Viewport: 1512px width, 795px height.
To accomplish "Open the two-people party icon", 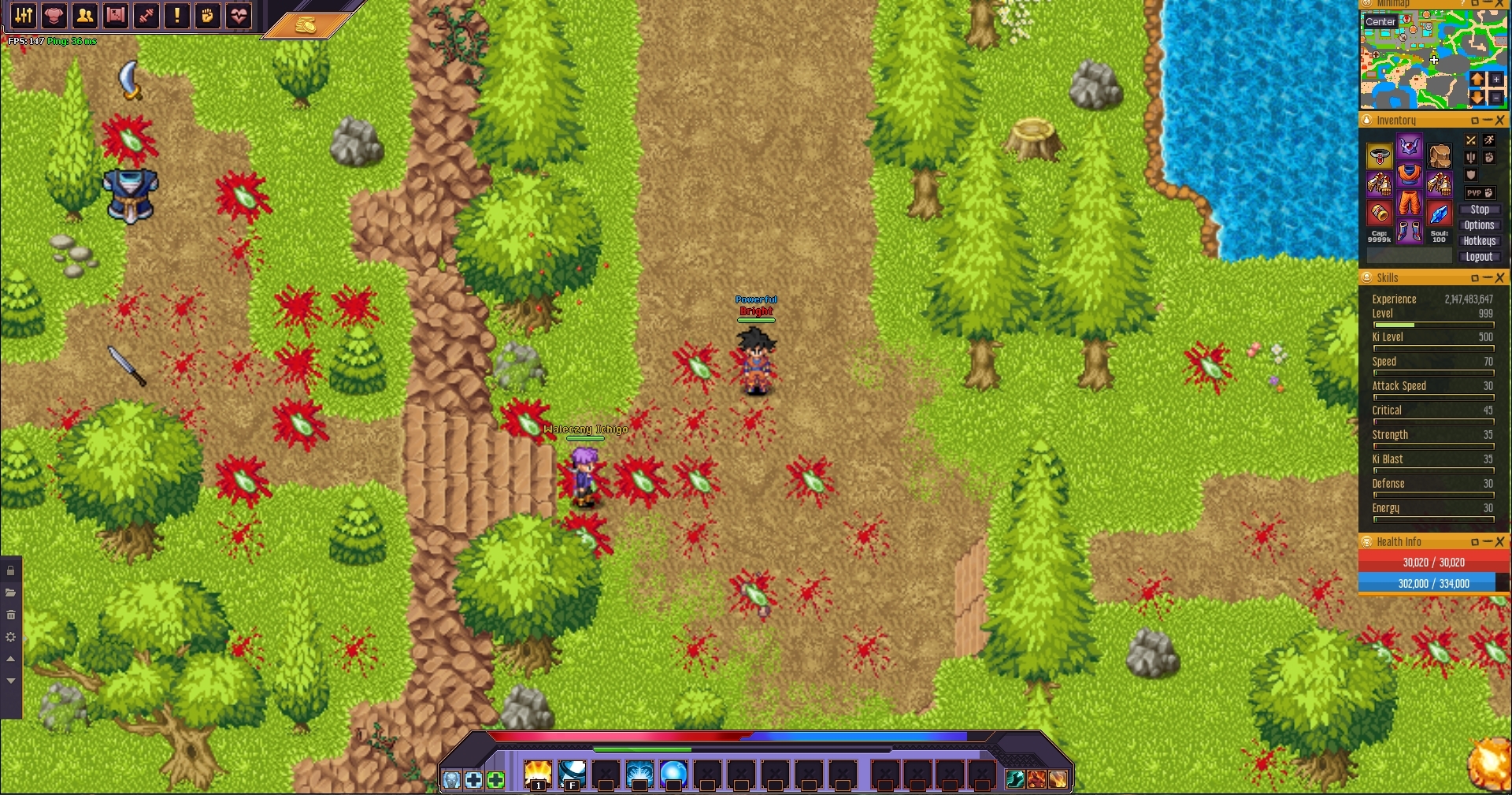I will pos(85,15).
